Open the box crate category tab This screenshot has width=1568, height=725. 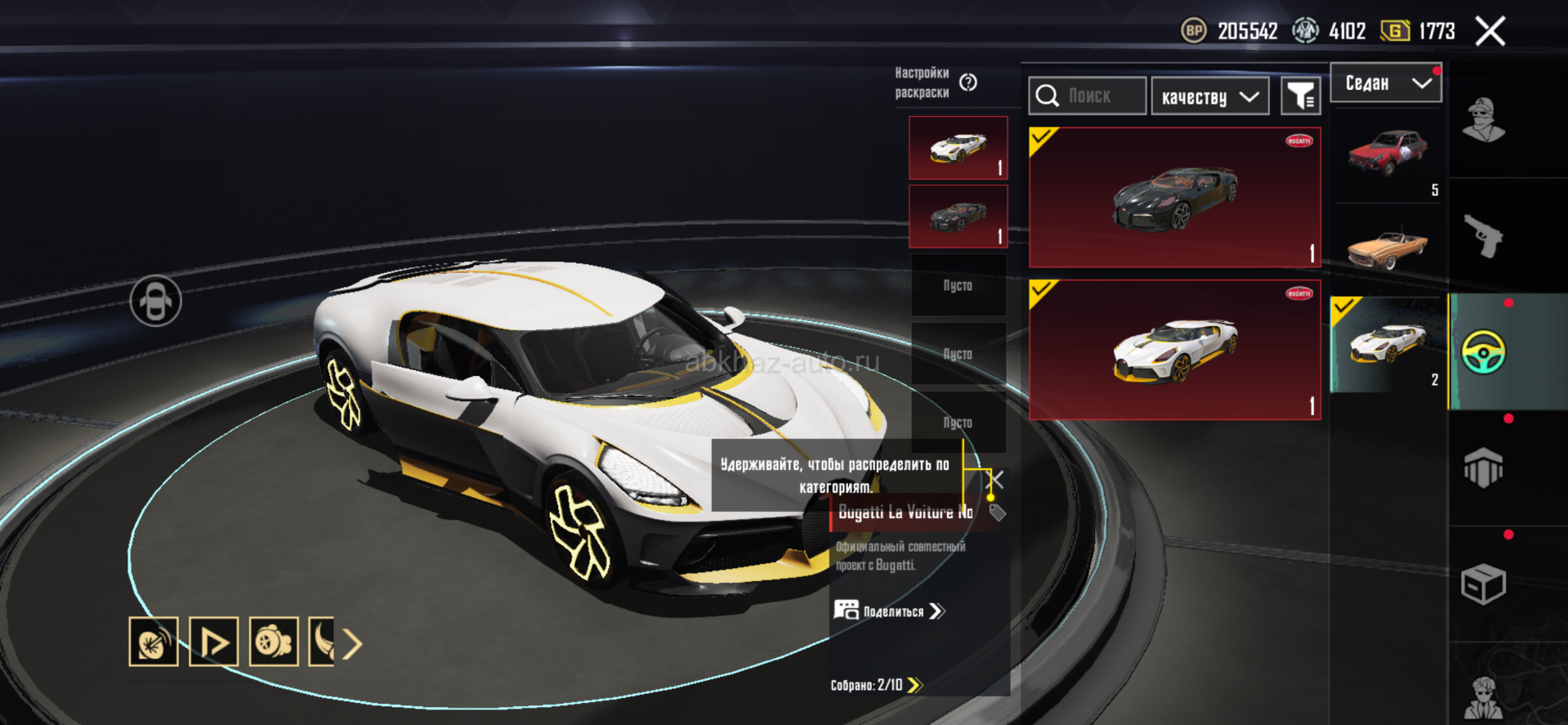point(1483,584)
